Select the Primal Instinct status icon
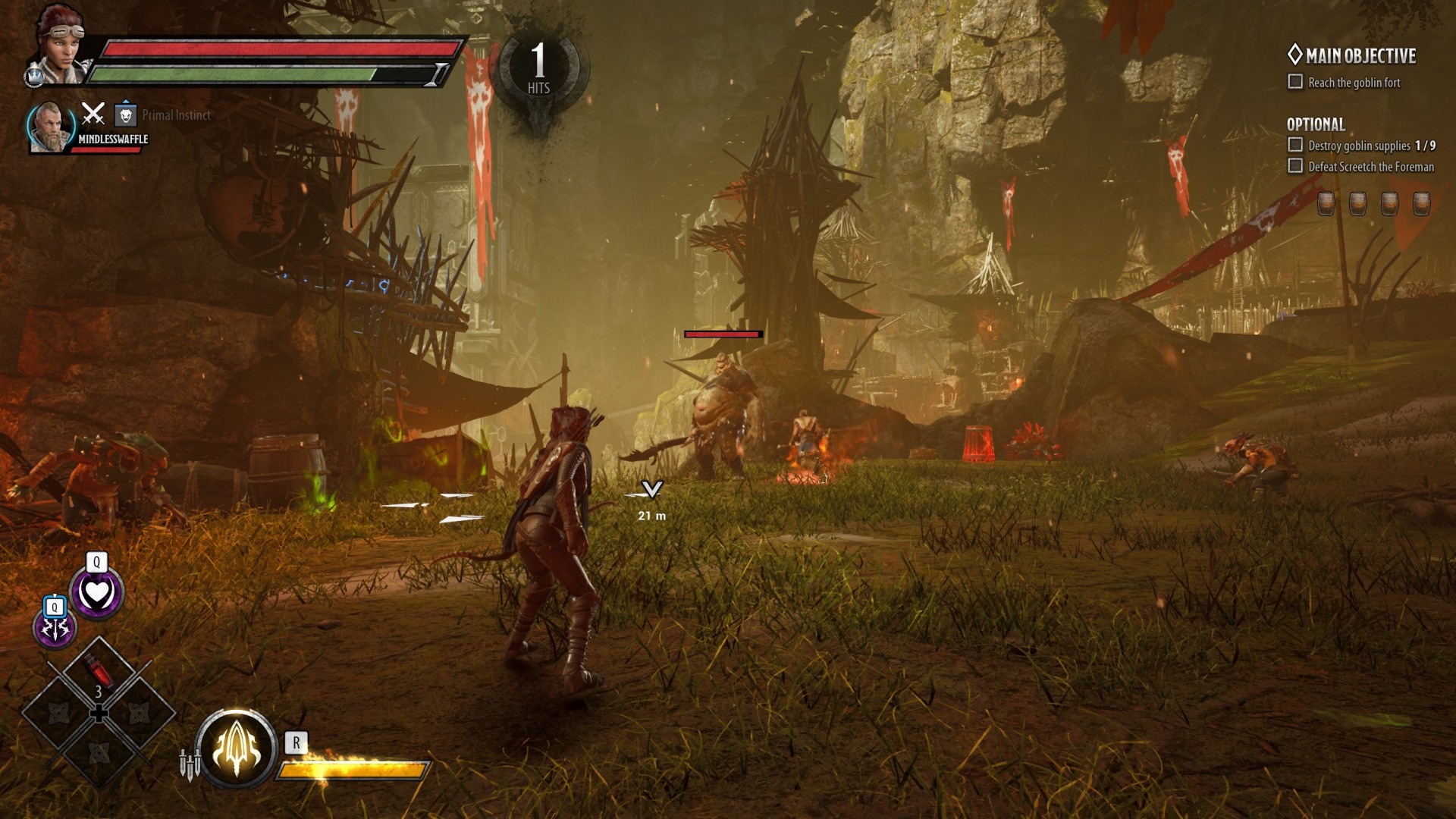The height and width of the screenshot is (819, 1456). click(126, 115)
